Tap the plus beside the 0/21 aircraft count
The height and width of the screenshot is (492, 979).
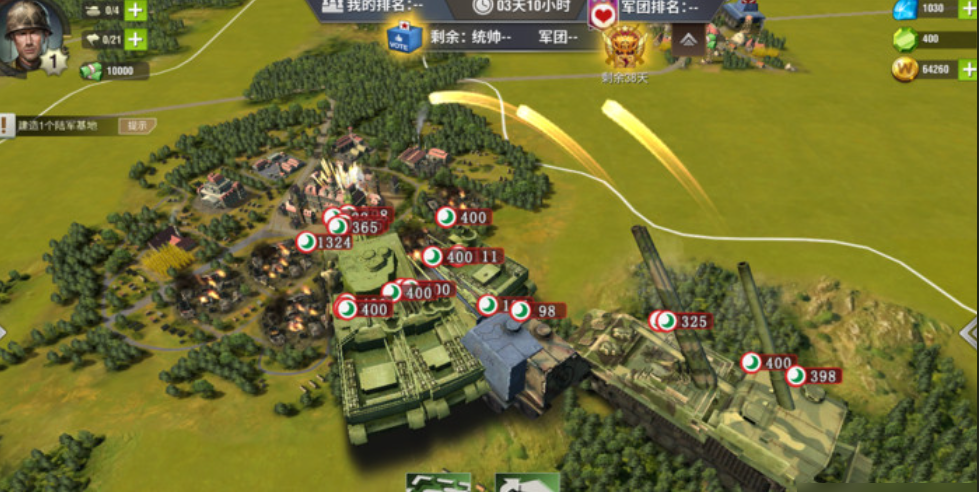click(x=135, y=40)
